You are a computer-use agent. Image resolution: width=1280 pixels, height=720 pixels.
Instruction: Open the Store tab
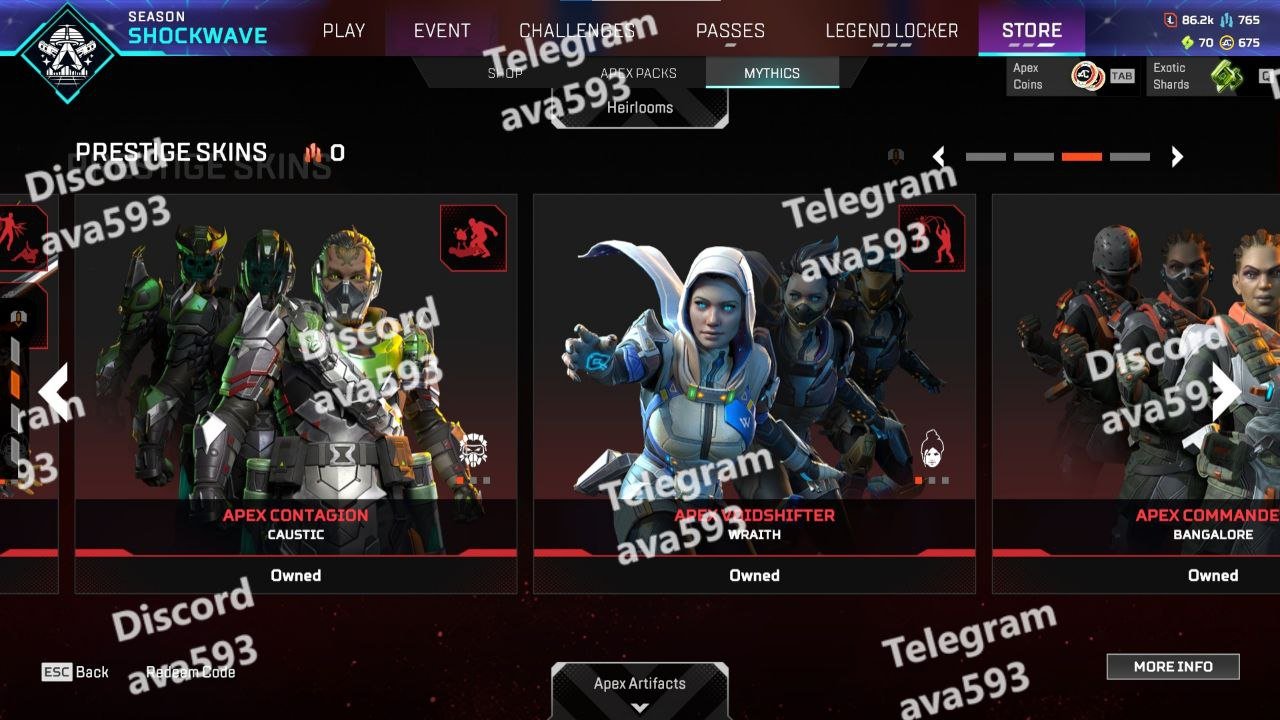(x=1031, y=31)
